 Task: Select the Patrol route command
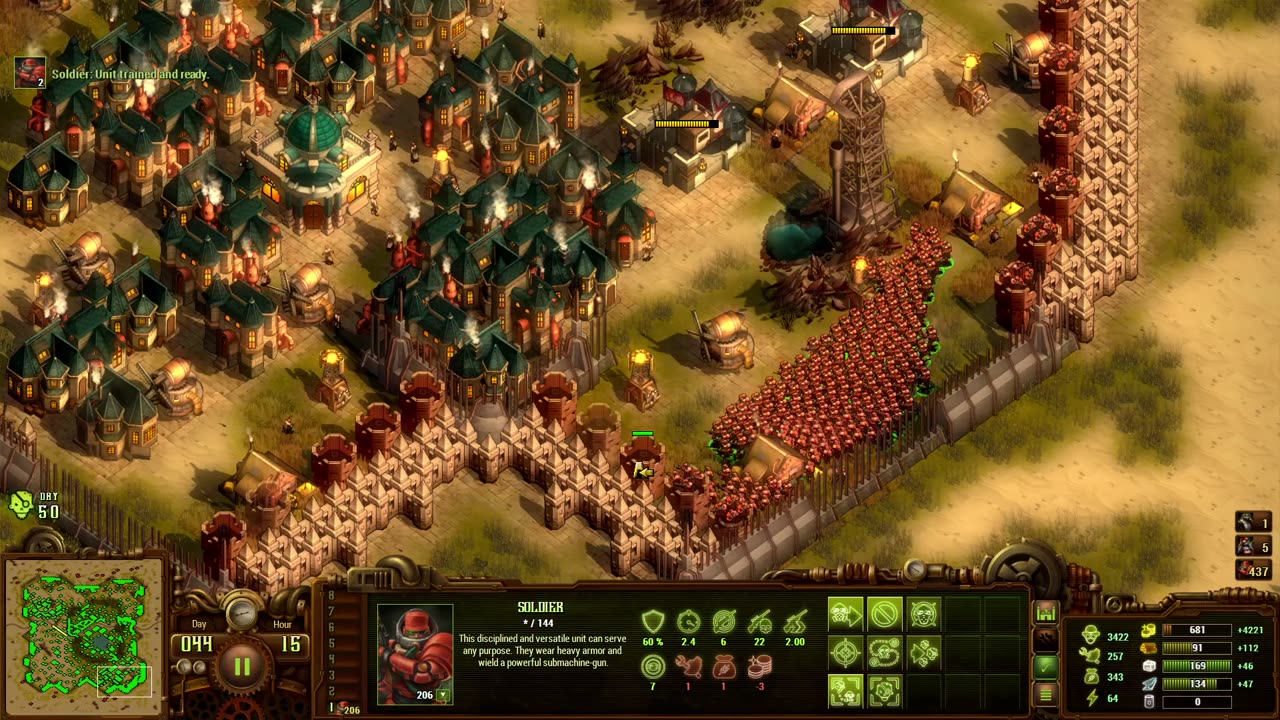[885, 653]
